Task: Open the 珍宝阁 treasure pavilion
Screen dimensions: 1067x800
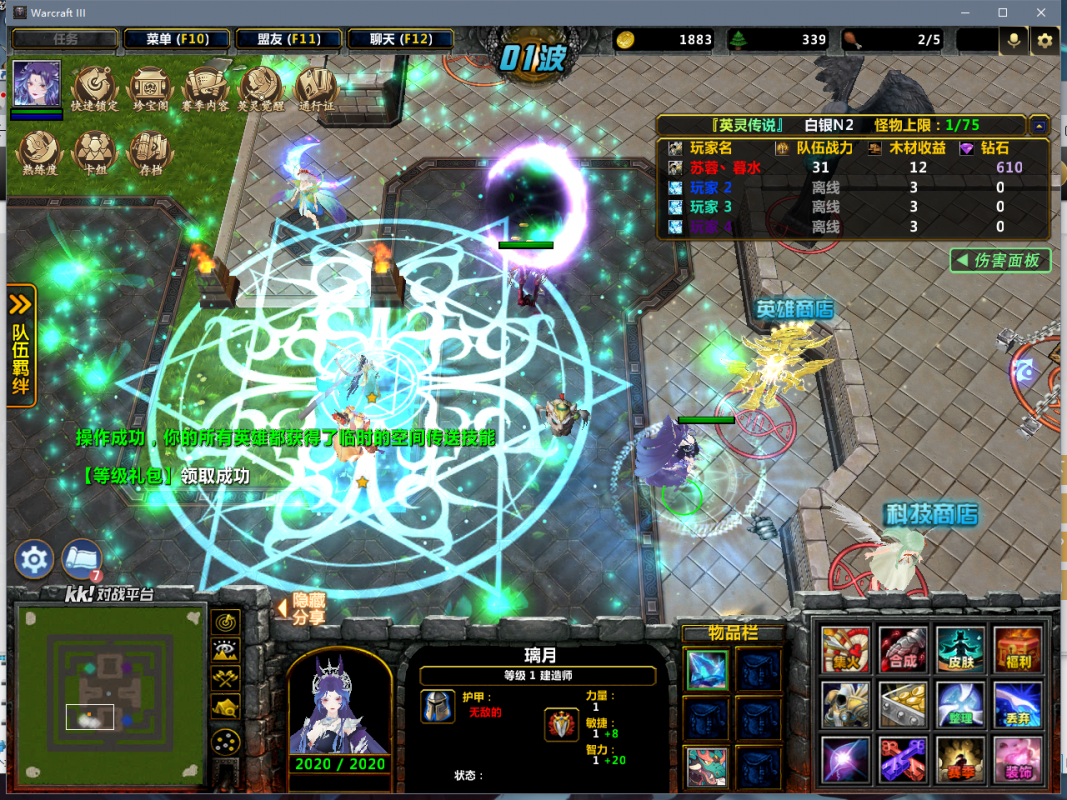Action: coord(150,87)
